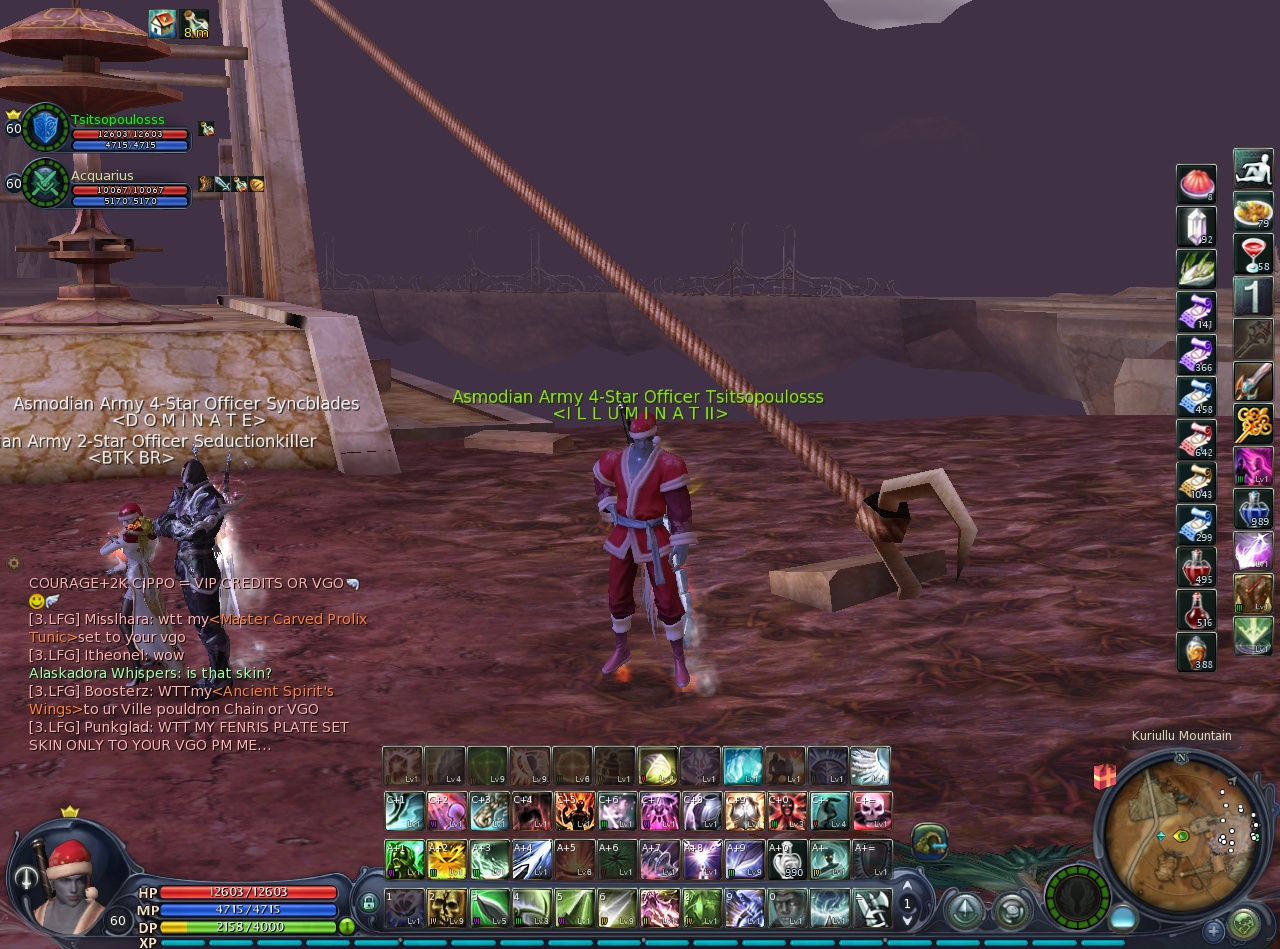This screenshot has height=949, width=1280.
Task: Click Master Carved Prolix Tunic chat link
Action: [292, 619]
